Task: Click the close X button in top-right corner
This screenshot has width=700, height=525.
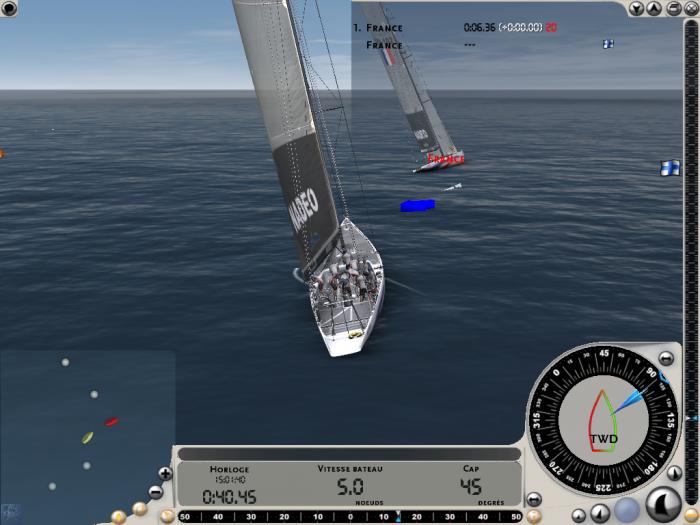Action: (689, 9)
